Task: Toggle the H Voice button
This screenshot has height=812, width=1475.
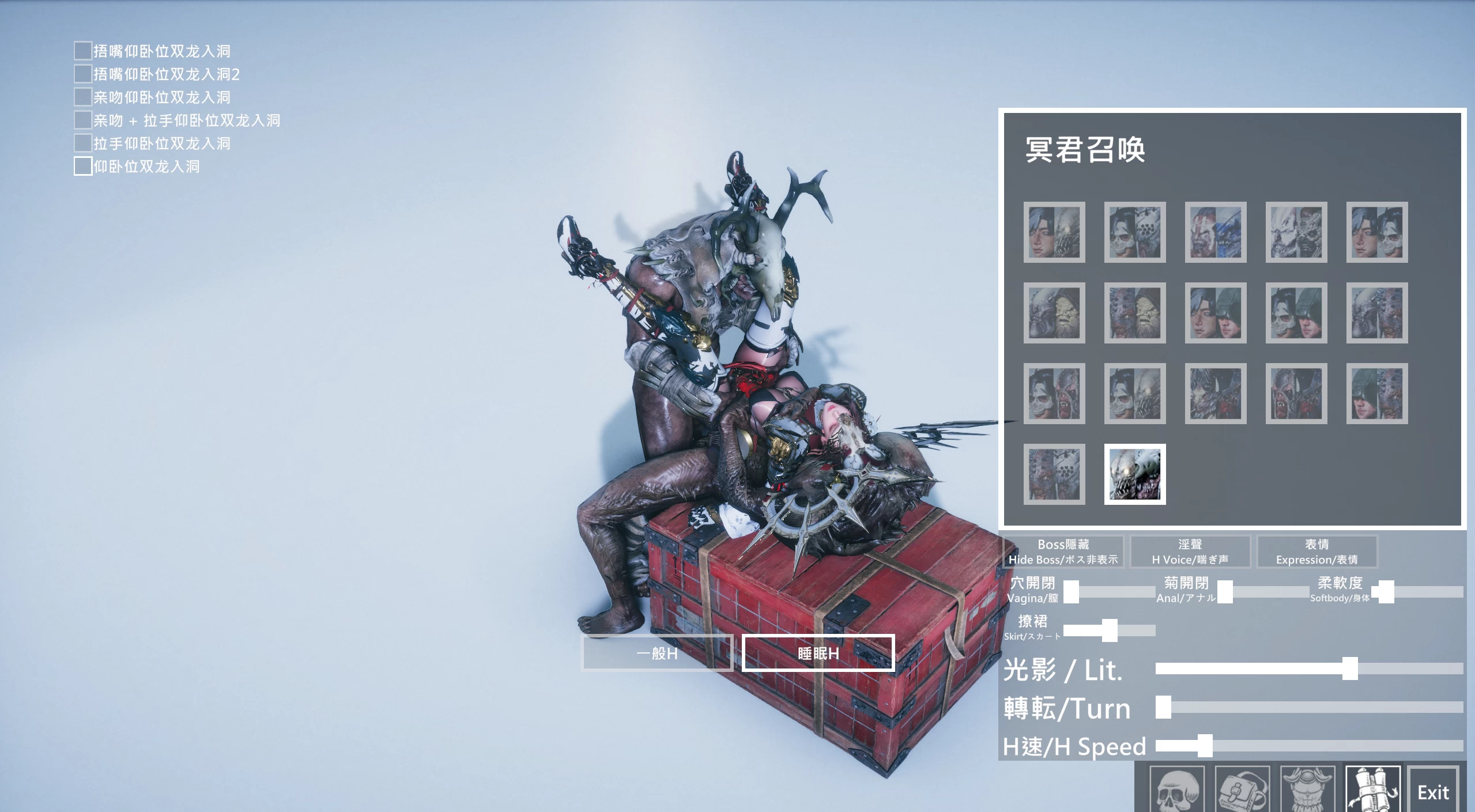Action: click(1190, 552)
